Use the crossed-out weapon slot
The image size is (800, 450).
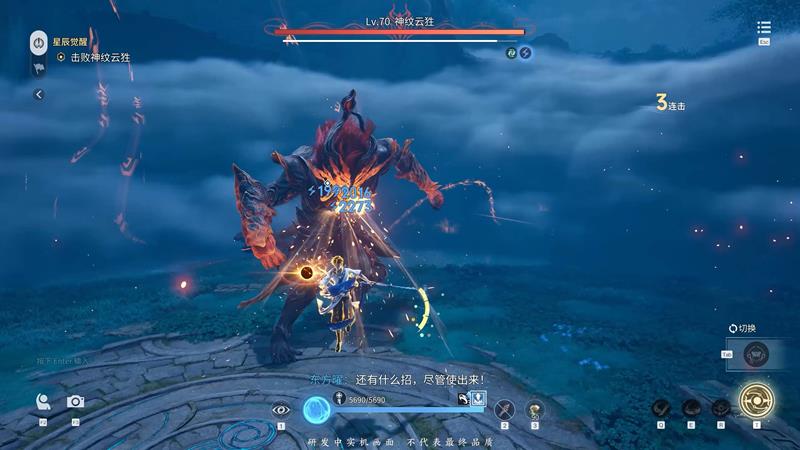(505, 408)
